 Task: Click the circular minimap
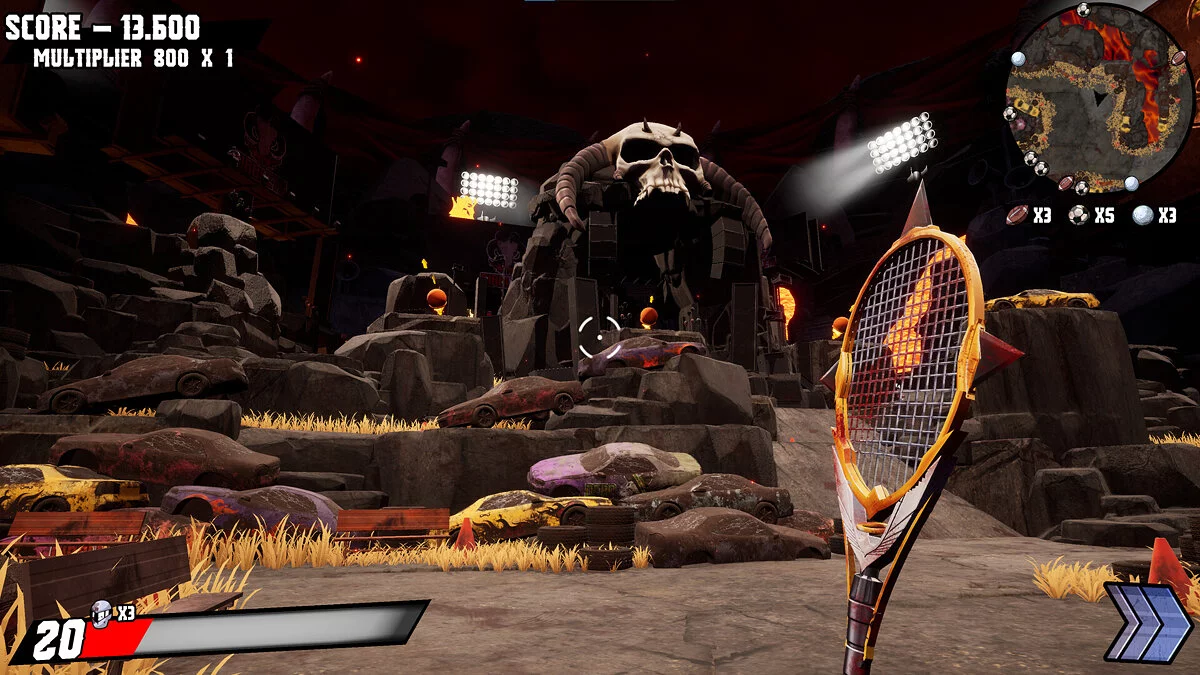tap(1099, 98)
